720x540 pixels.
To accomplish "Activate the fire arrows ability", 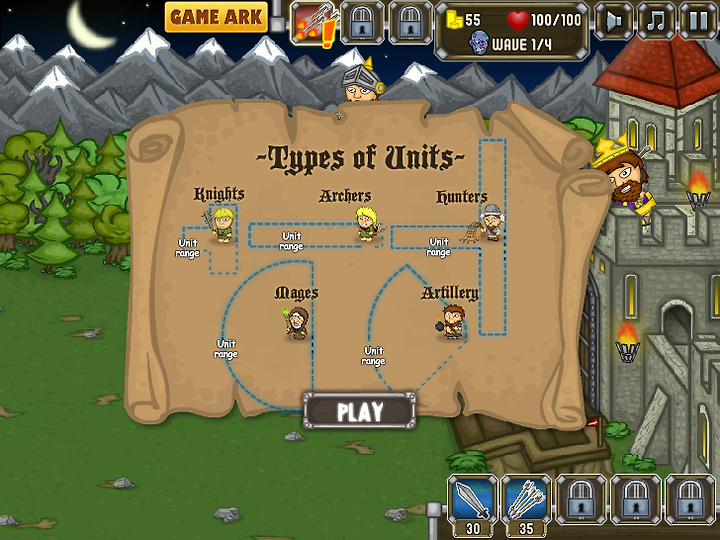I will 312,22.
